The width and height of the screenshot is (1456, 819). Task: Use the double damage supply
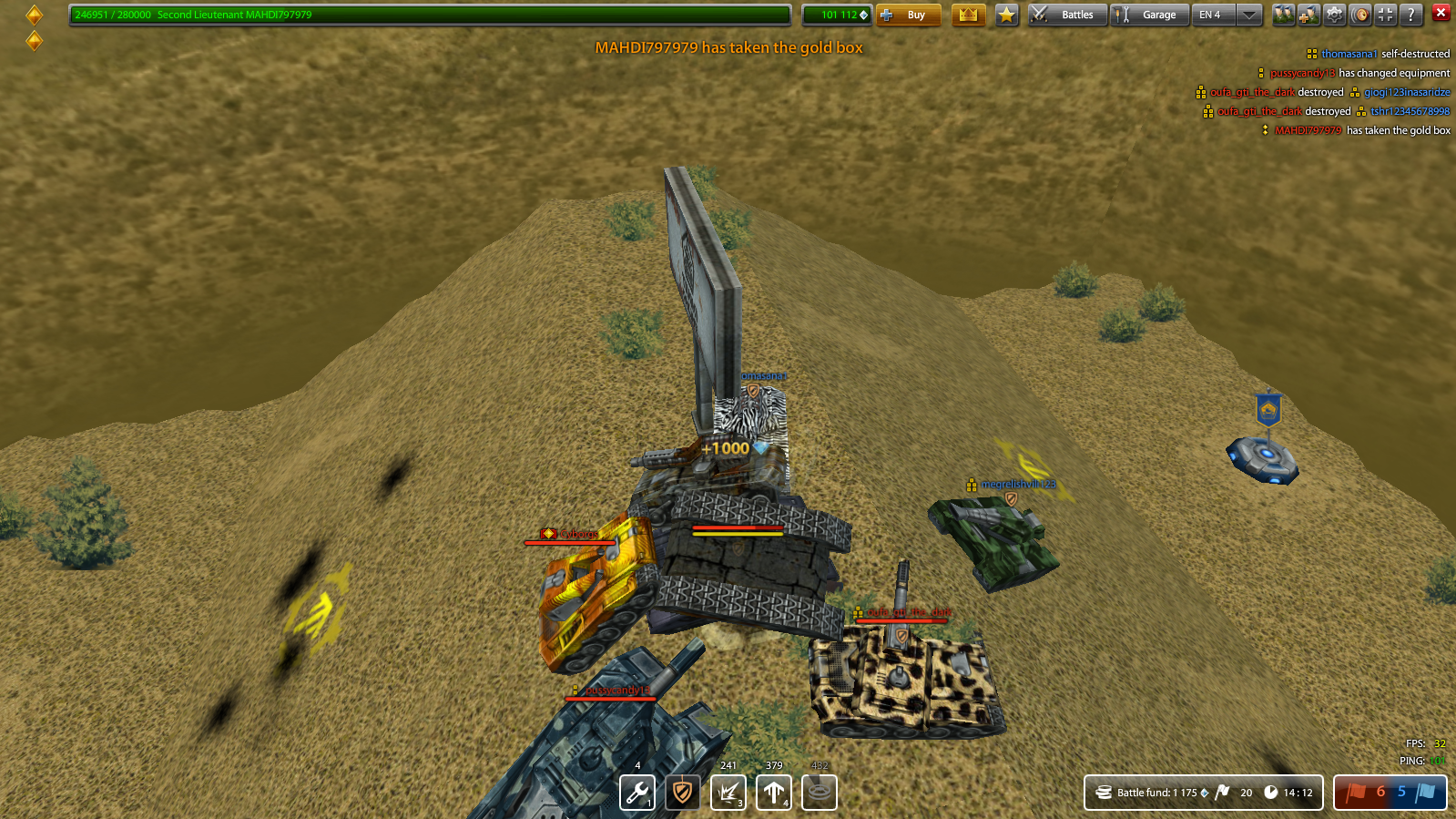pos(728,792)
